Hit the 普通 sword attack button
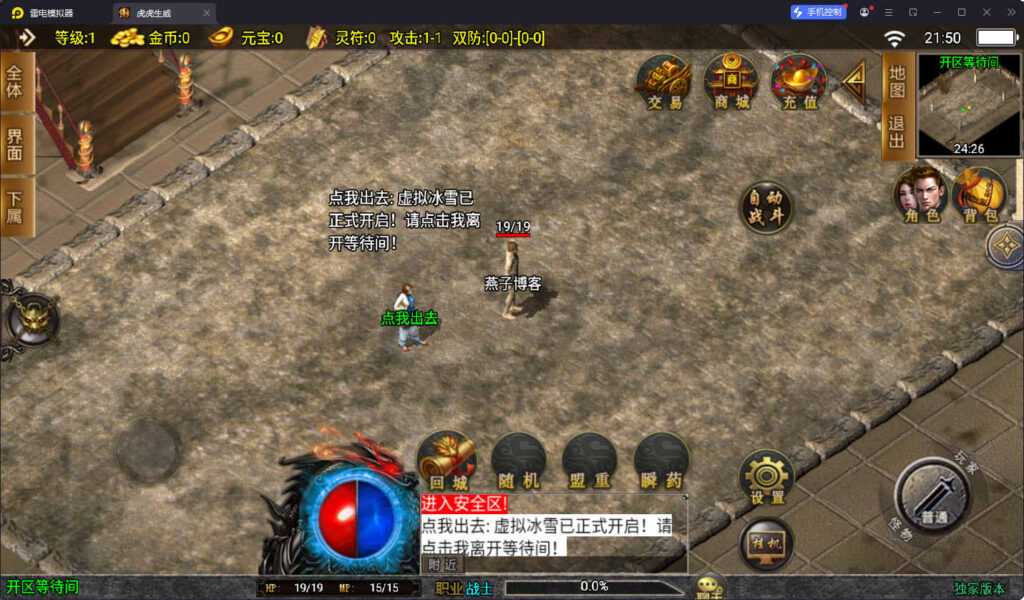1024x600 pixels. point(932,497)
